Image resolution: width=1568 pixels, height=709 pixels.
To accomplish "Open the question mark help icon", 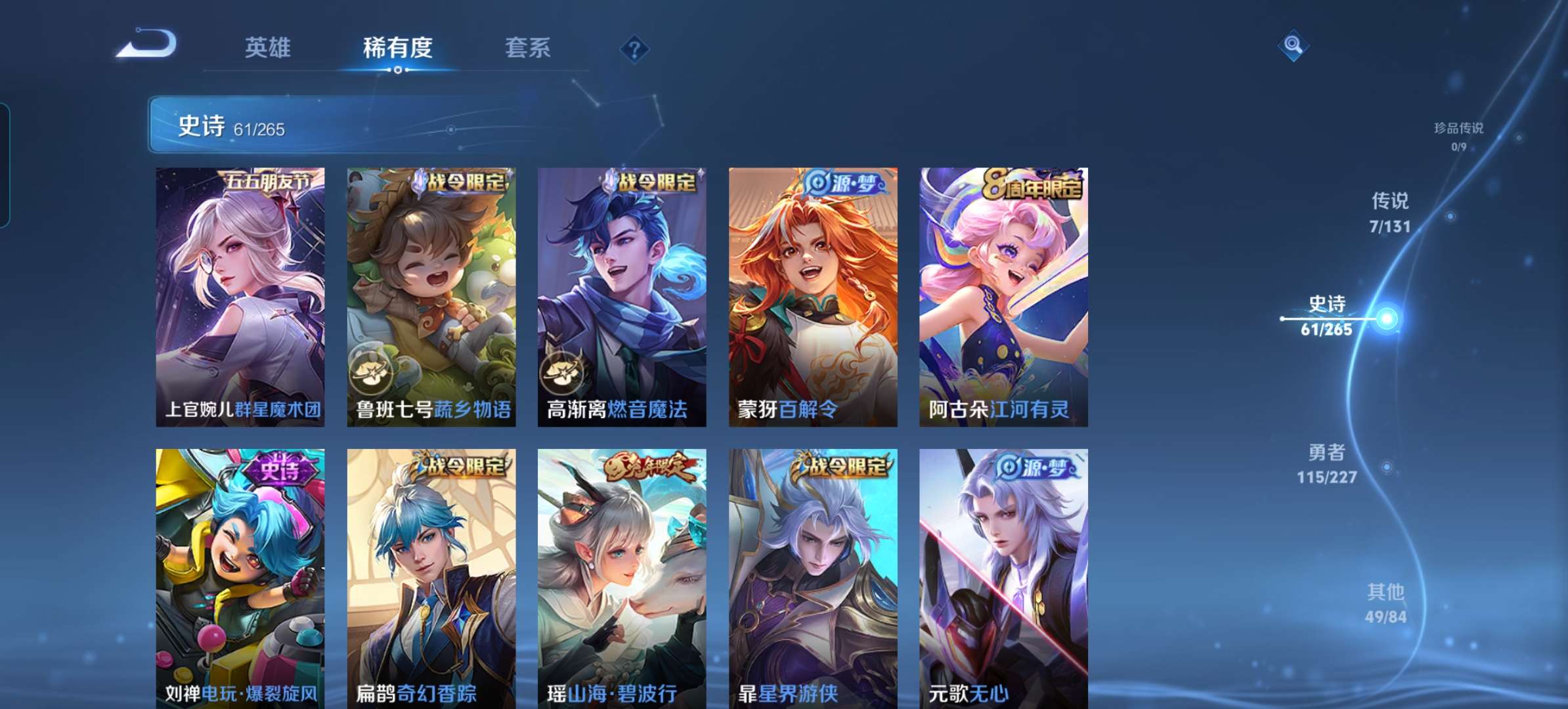I will point(634,49).
